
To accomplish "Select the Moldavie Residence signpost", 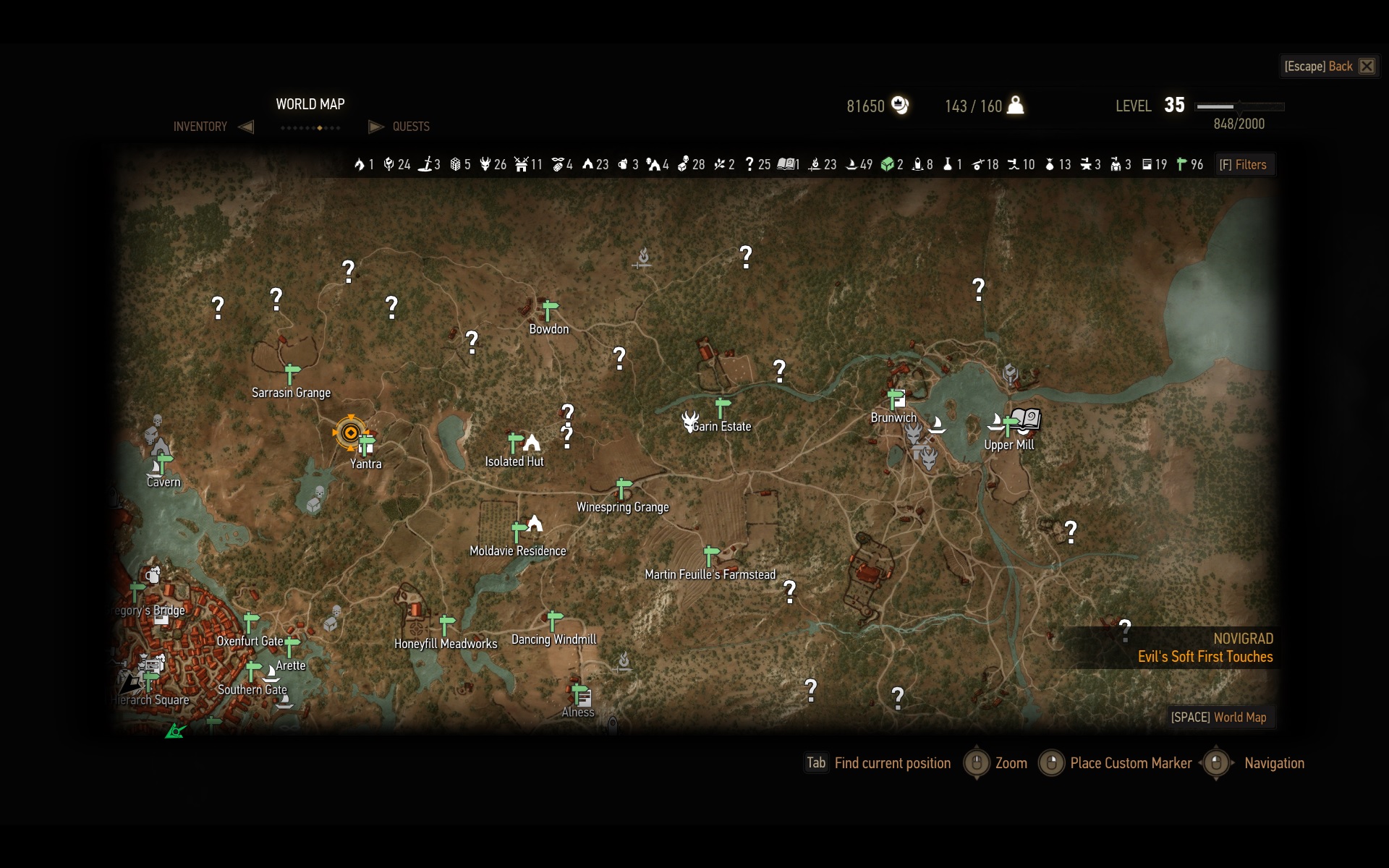I will 518,532.
